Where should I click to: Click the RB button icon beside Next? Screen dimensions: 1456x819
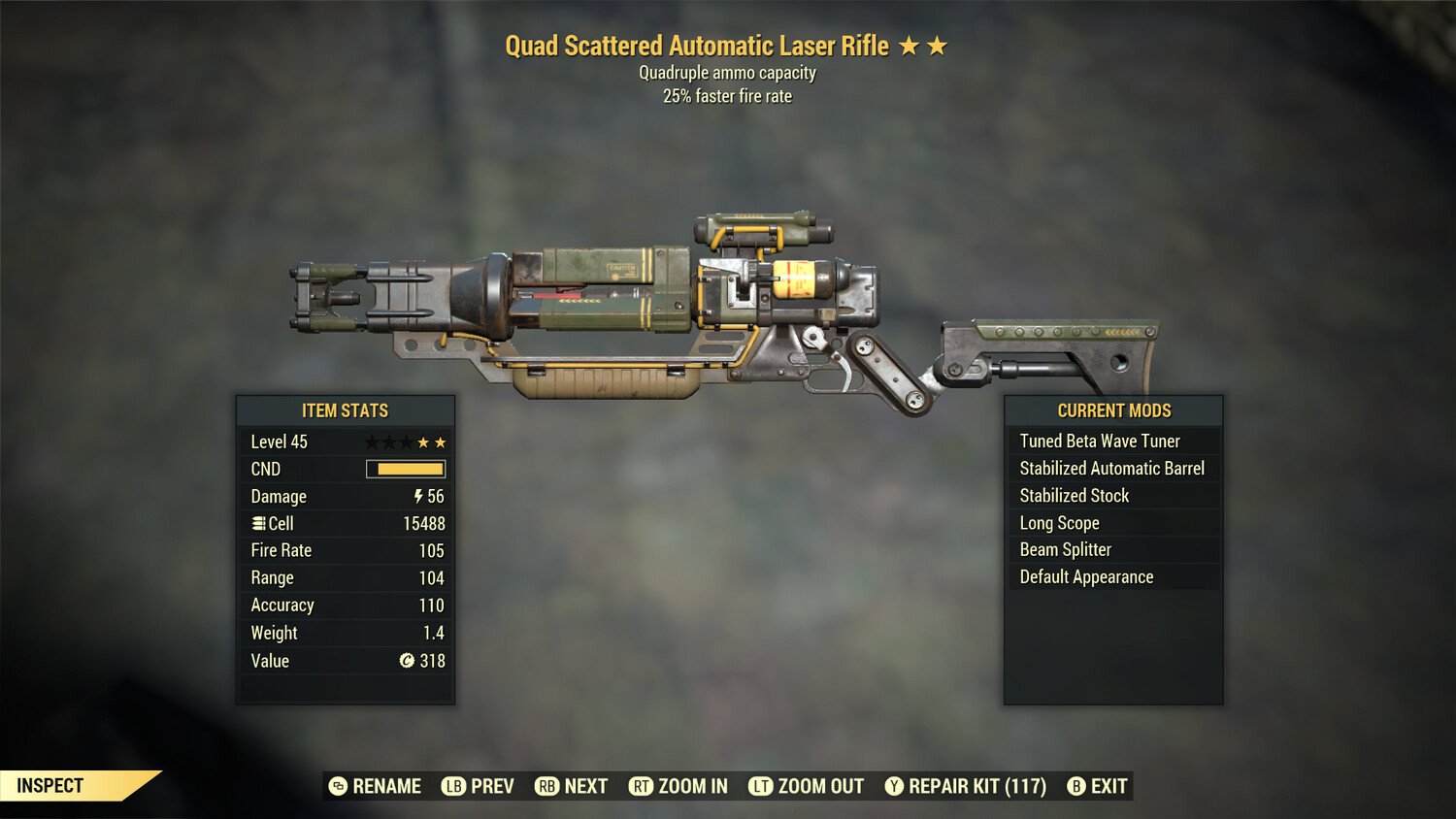[546, 786]
